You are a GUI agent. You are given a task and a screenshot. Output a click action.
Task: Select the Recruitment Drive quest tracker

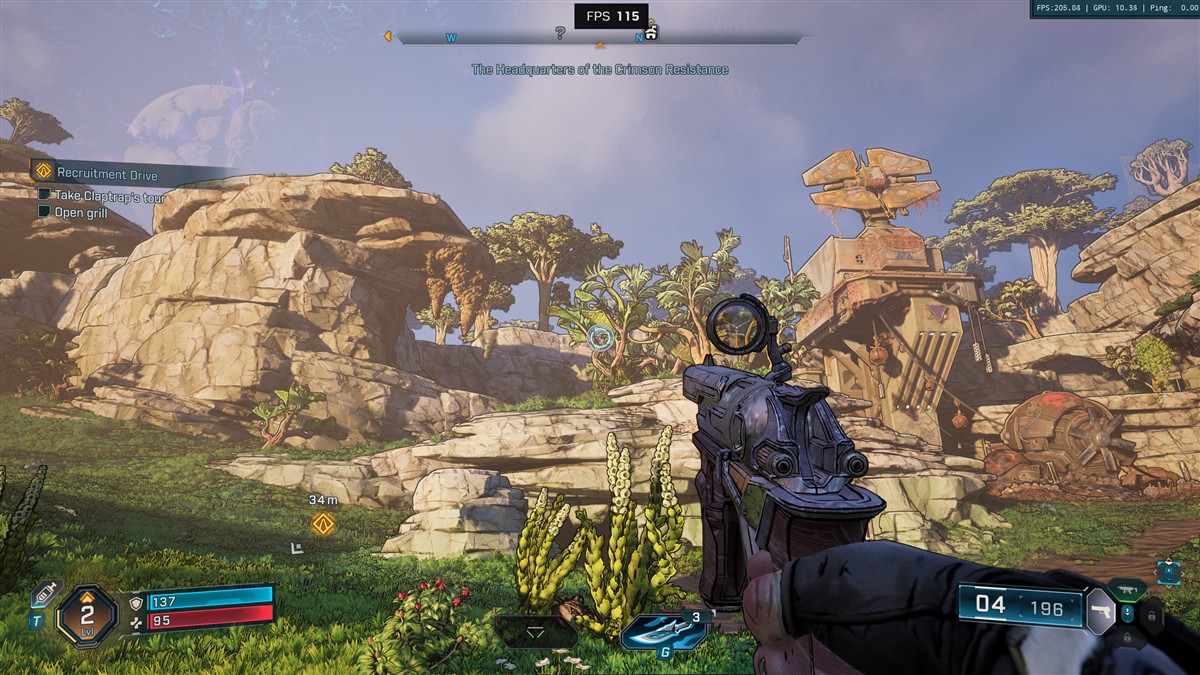pyautogui.click(x=107, y=174)
